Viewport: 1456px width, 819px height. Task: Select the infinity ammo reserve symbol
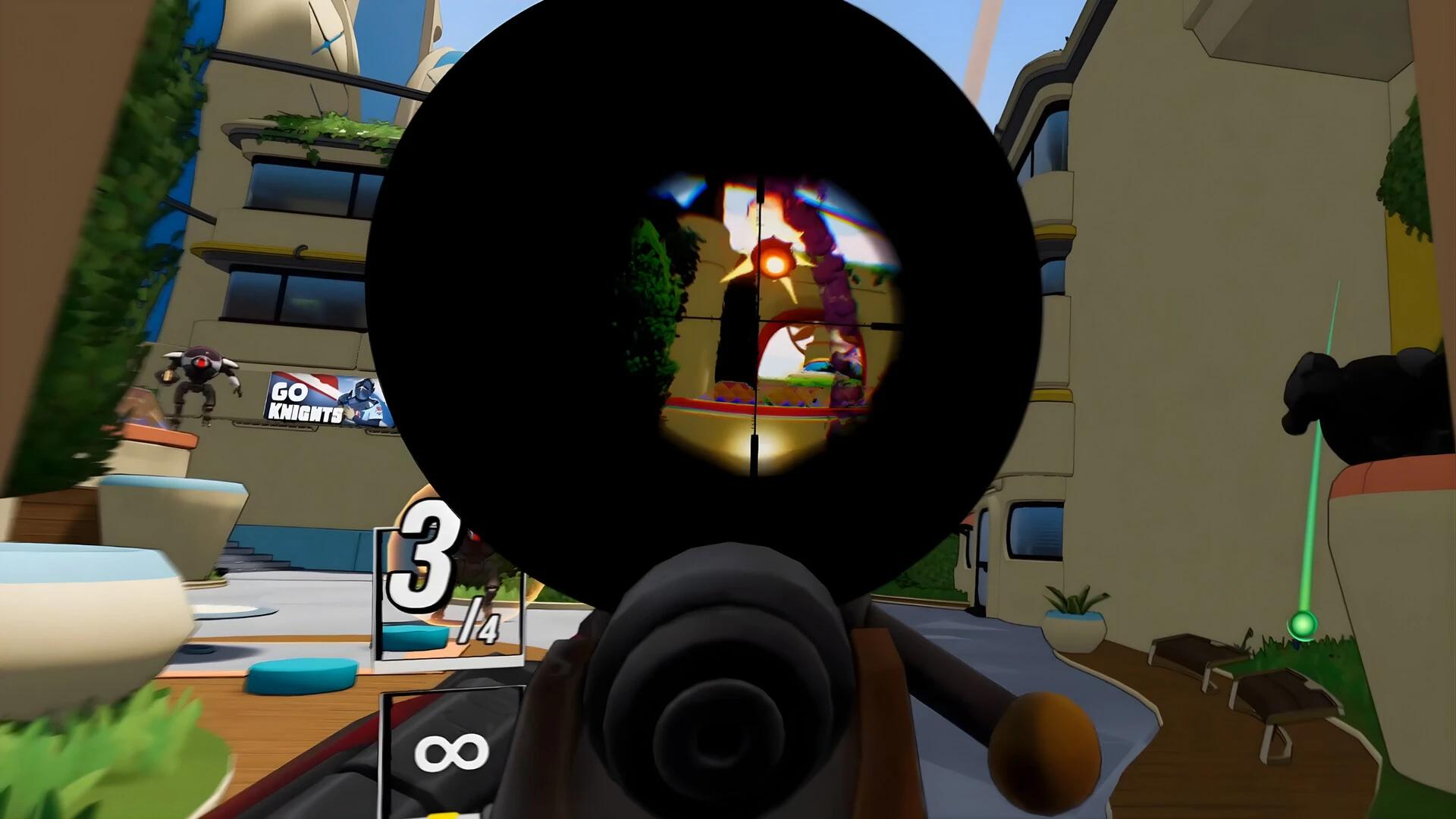click(453, 754)
